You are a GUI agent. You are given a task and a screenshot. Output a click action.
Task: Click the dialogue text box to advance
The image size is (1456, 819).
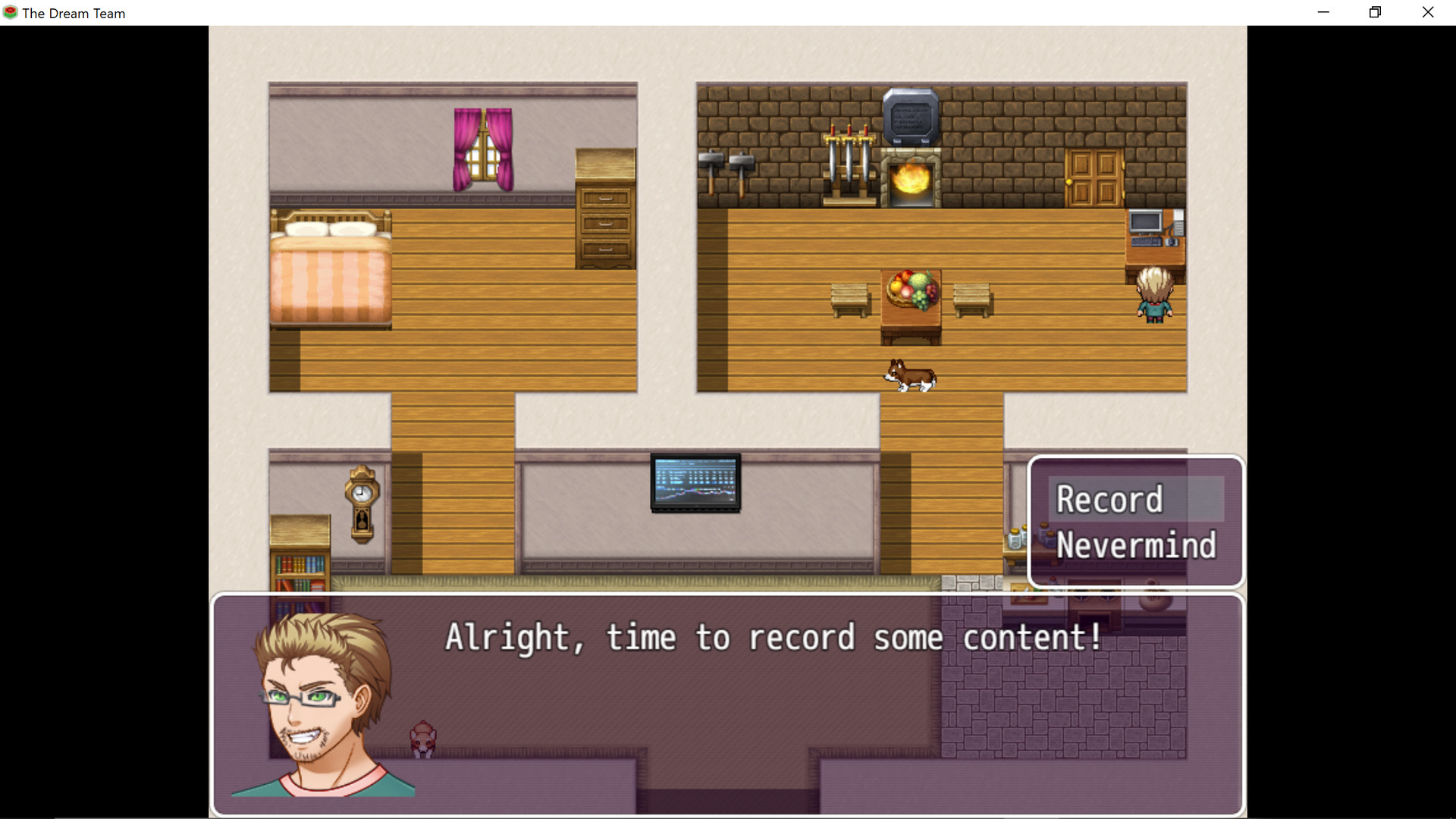pos(773,638)
